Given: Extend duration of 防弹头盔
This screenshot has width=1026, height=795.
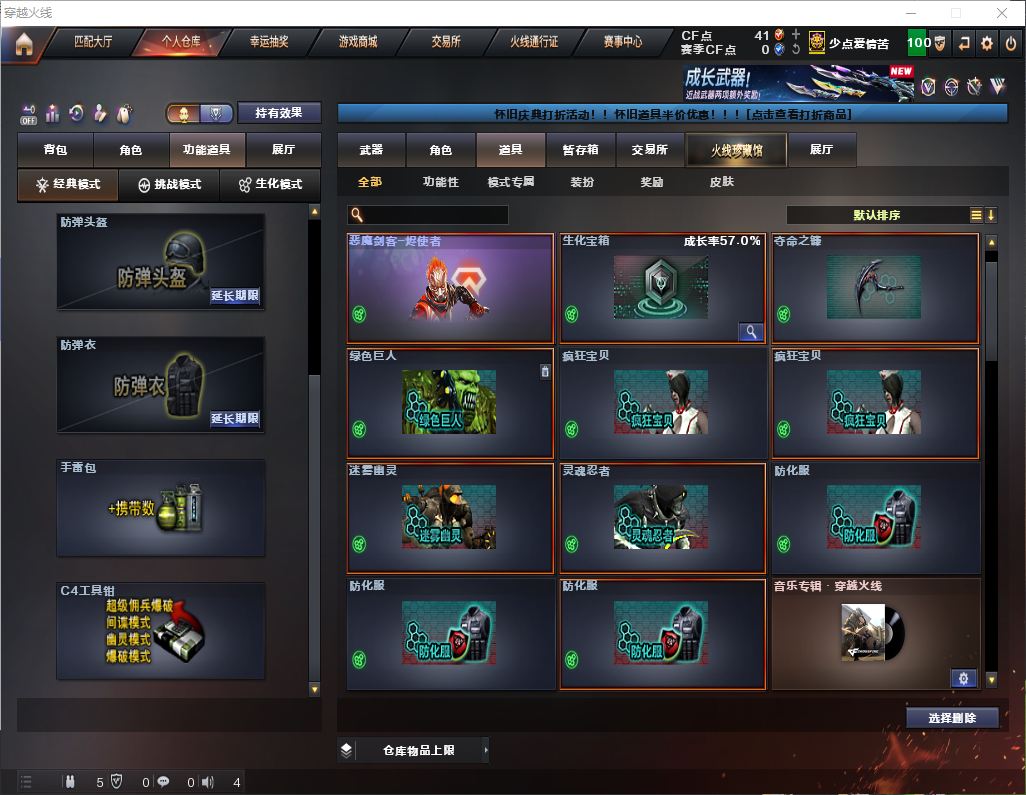Looking at the screenshot, I should click(x=235, y=296).
